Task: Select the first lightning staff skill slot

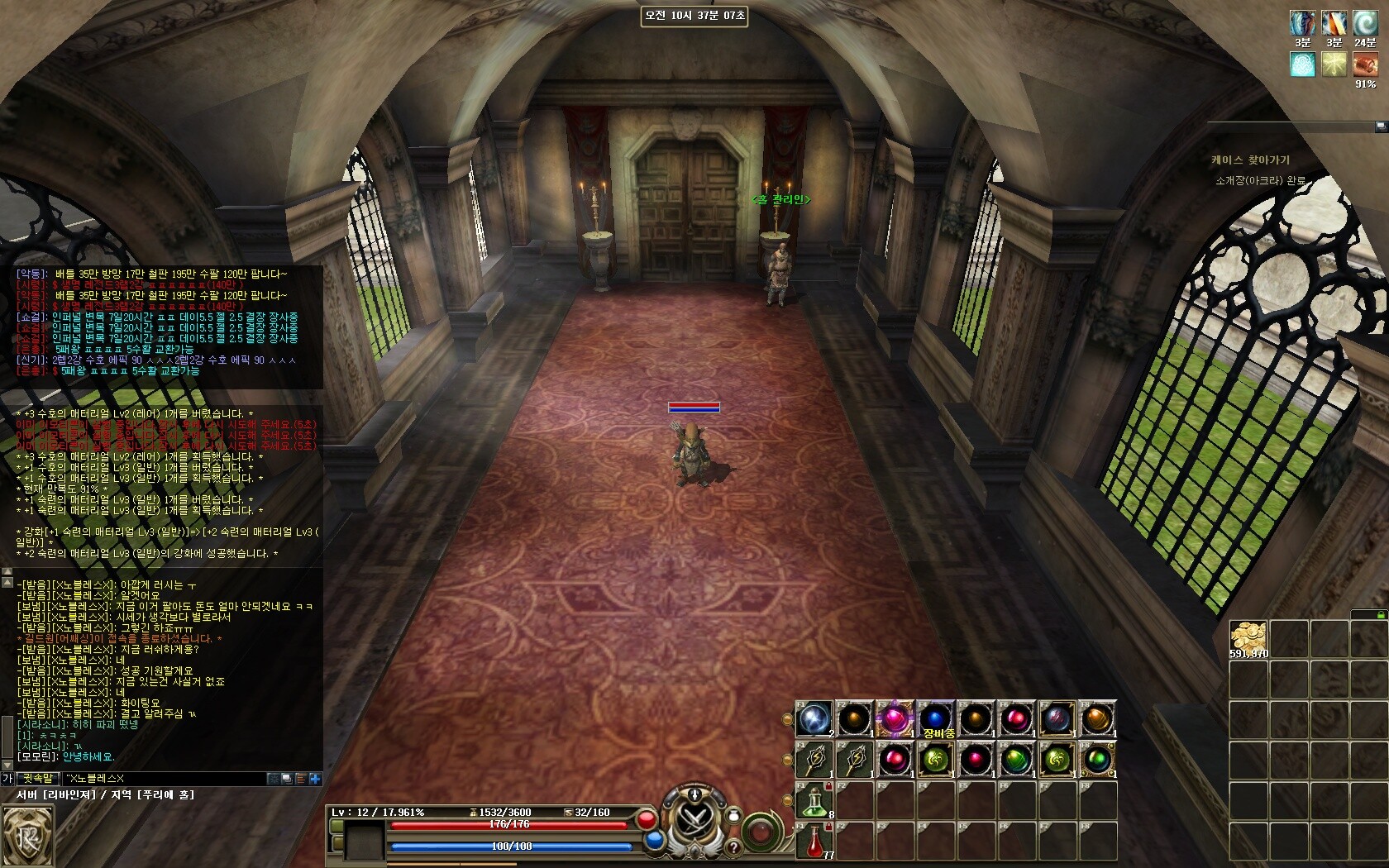Action: 814,760
